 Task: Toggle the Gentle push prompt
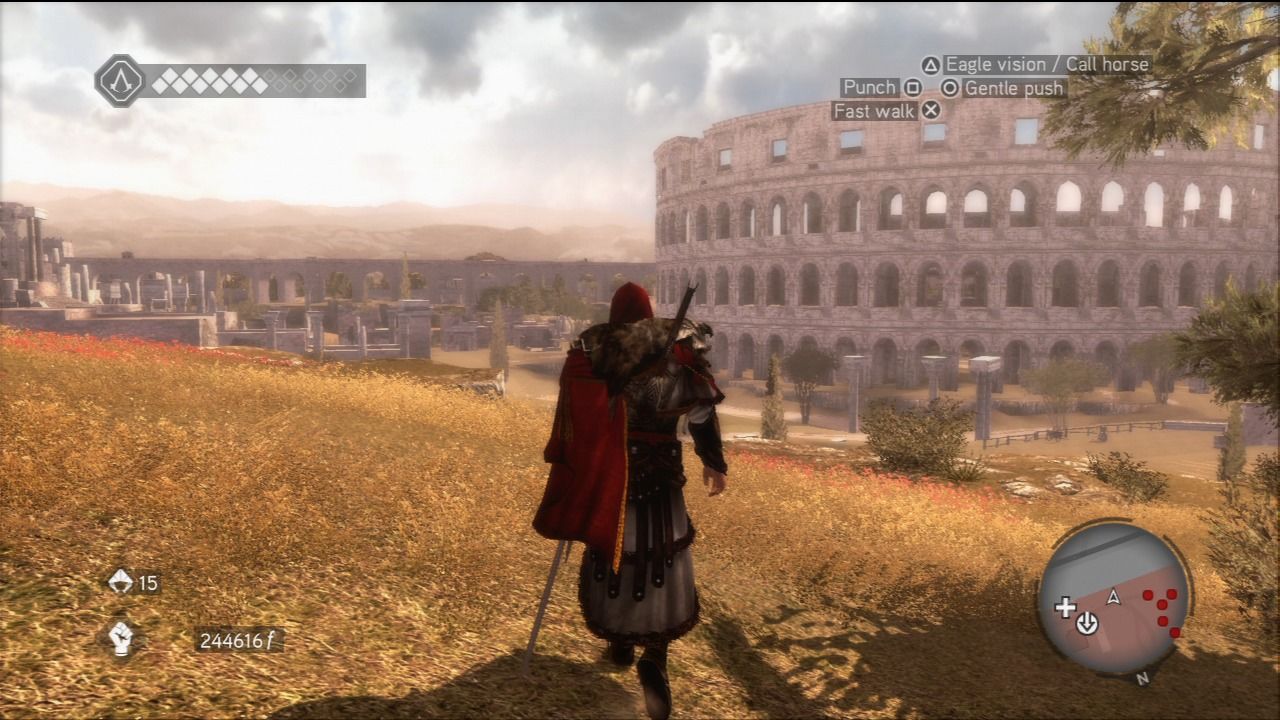tap(1012, 88)
